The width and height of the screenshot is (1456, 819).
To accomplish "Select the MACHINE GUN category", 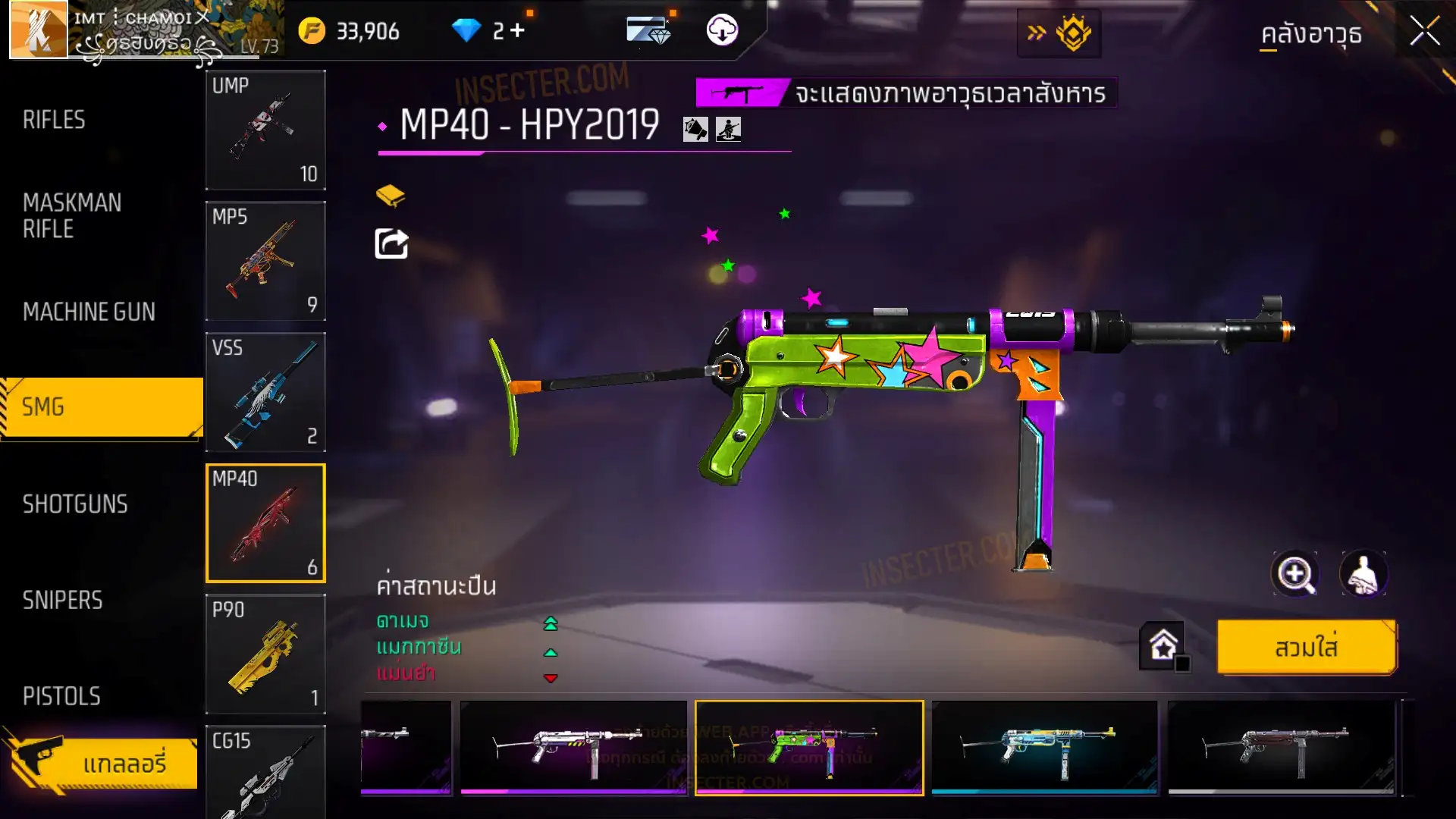I will 89,312.
